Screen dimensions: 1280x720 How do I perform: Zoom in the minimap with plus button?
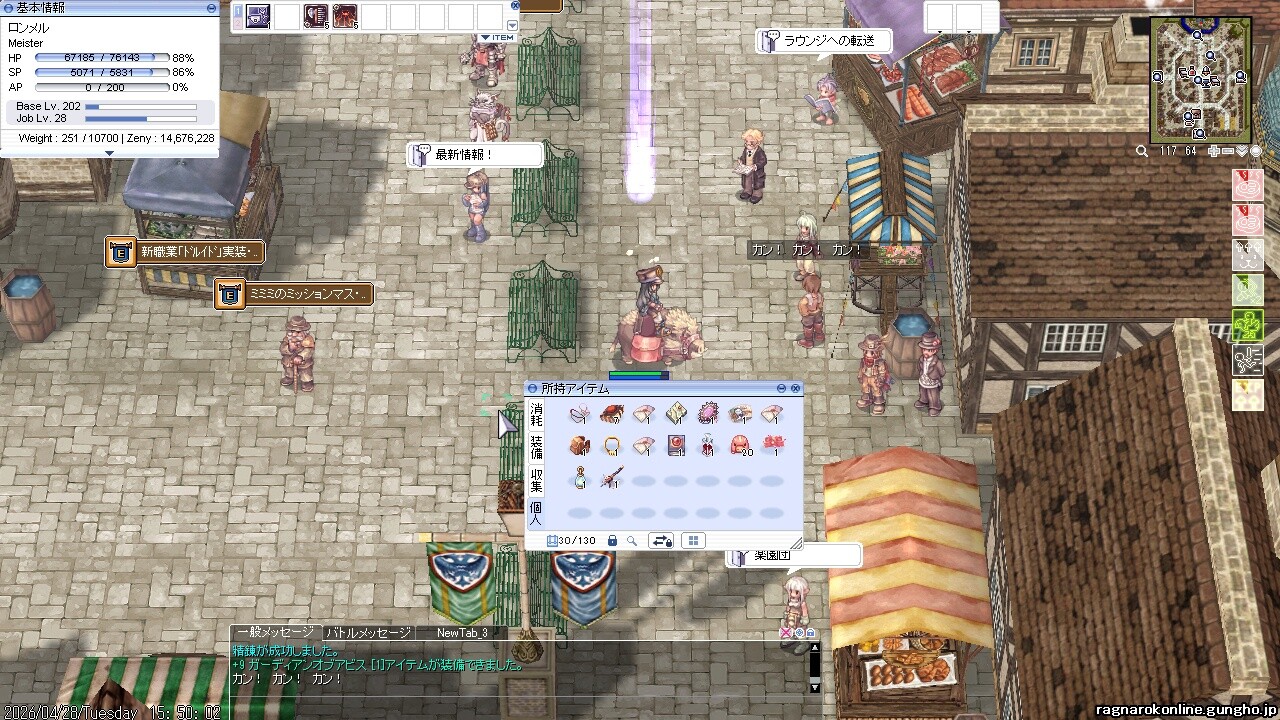(1214, 151)
